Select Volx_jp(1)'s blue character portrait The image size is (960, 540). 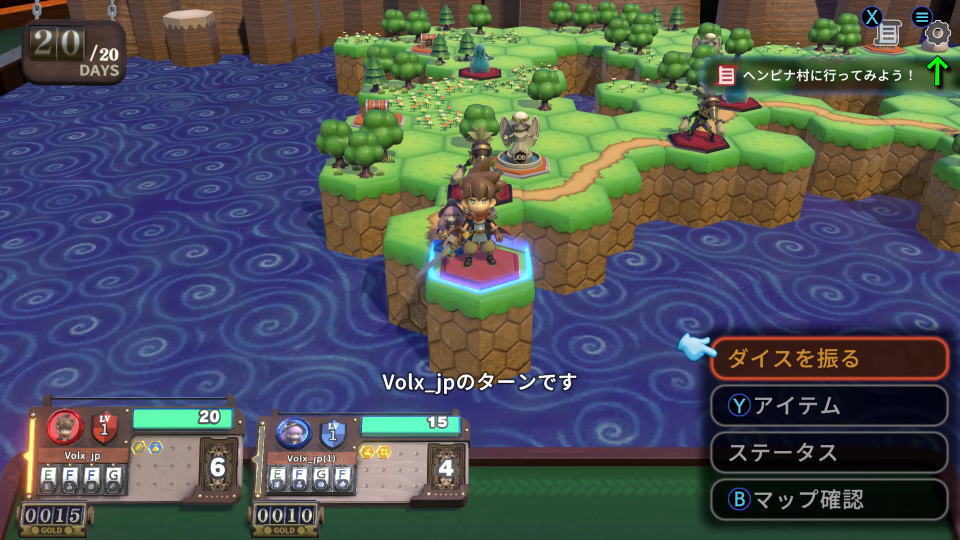point(293,433)
